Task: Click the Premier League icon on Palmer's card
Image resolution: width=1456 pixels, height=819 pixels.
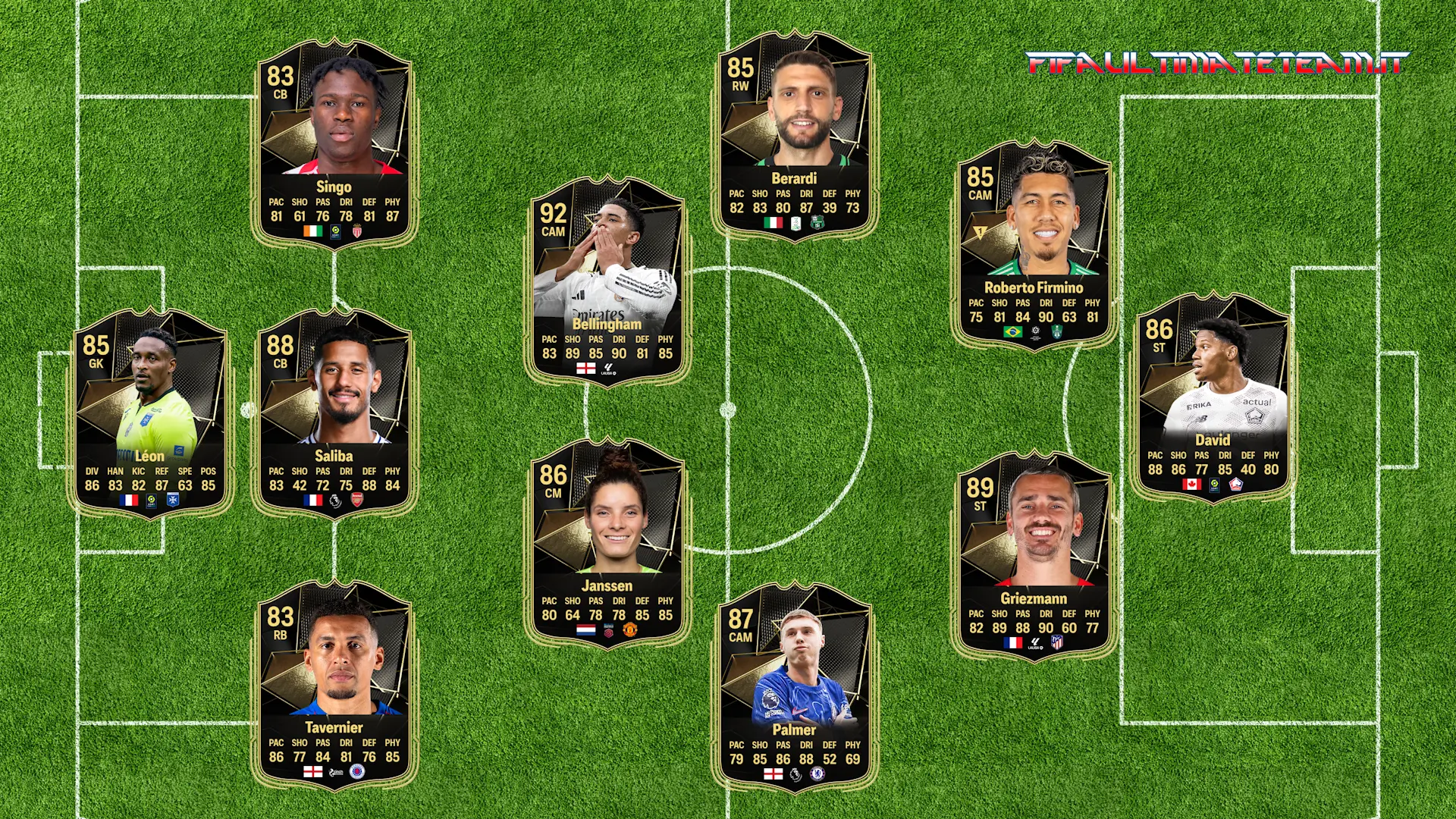Action: click(795, 775)
